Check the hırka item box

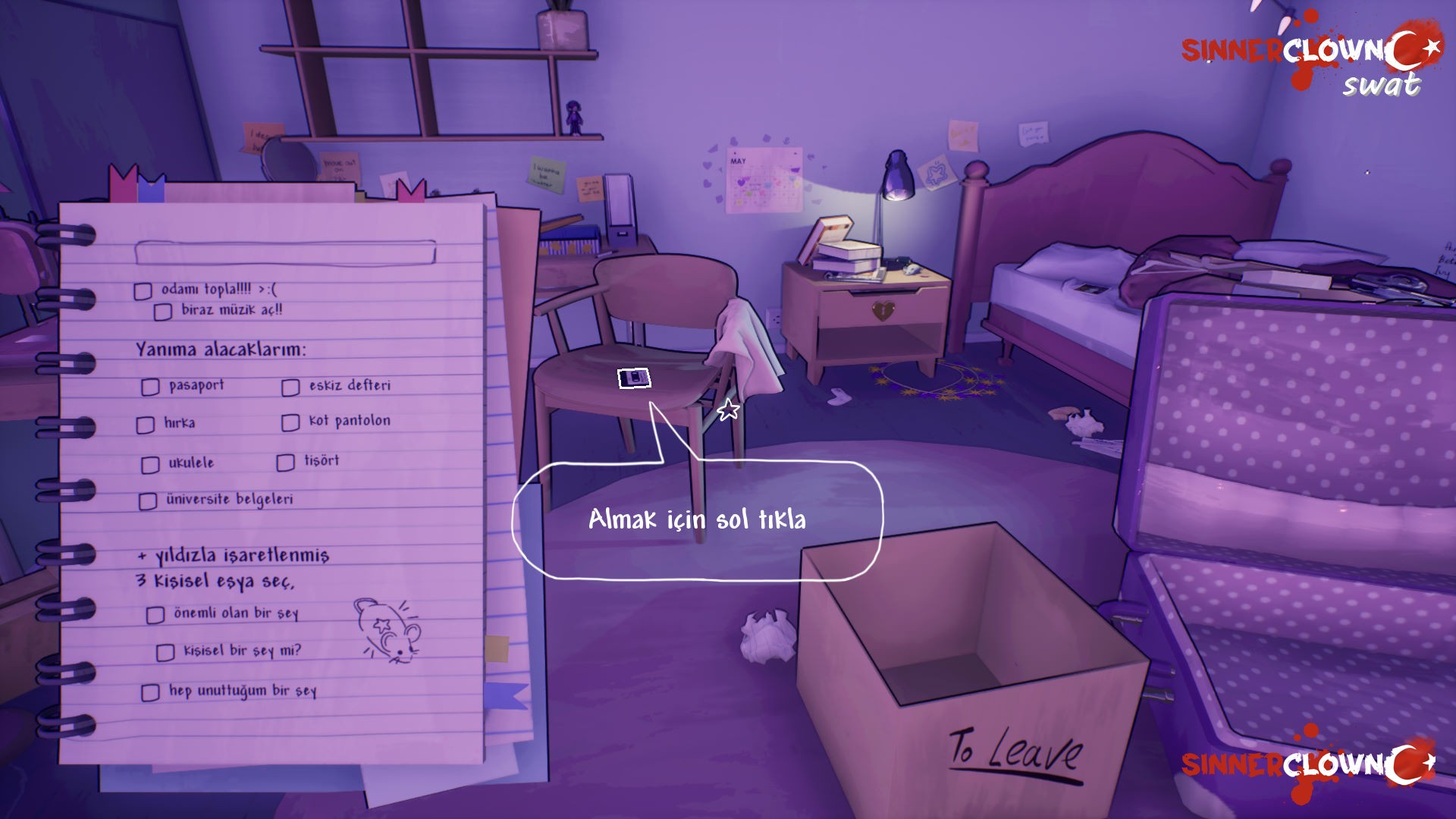pos(146,425)
